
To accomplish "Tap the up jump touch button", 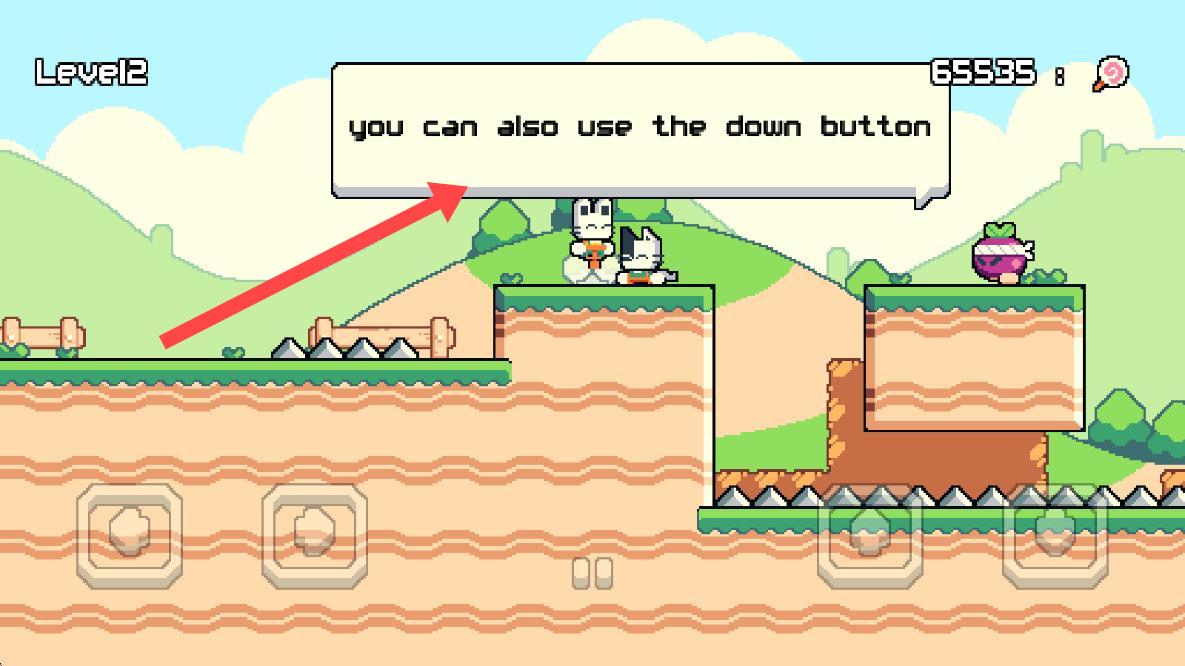I will (x=868, y=536).
